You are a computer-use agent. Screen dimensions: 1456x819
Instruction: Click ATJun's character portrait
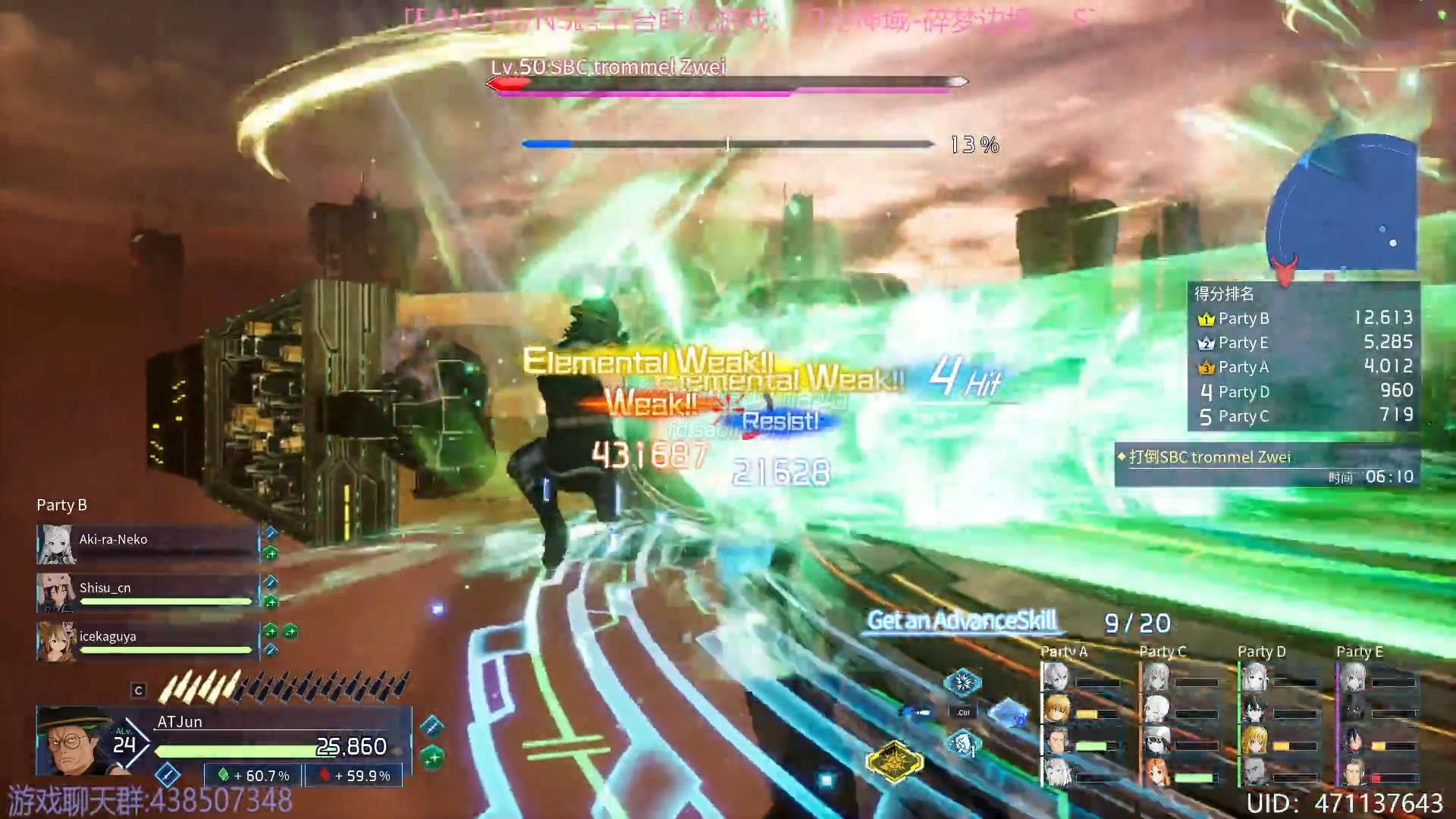tap(74, 742)
